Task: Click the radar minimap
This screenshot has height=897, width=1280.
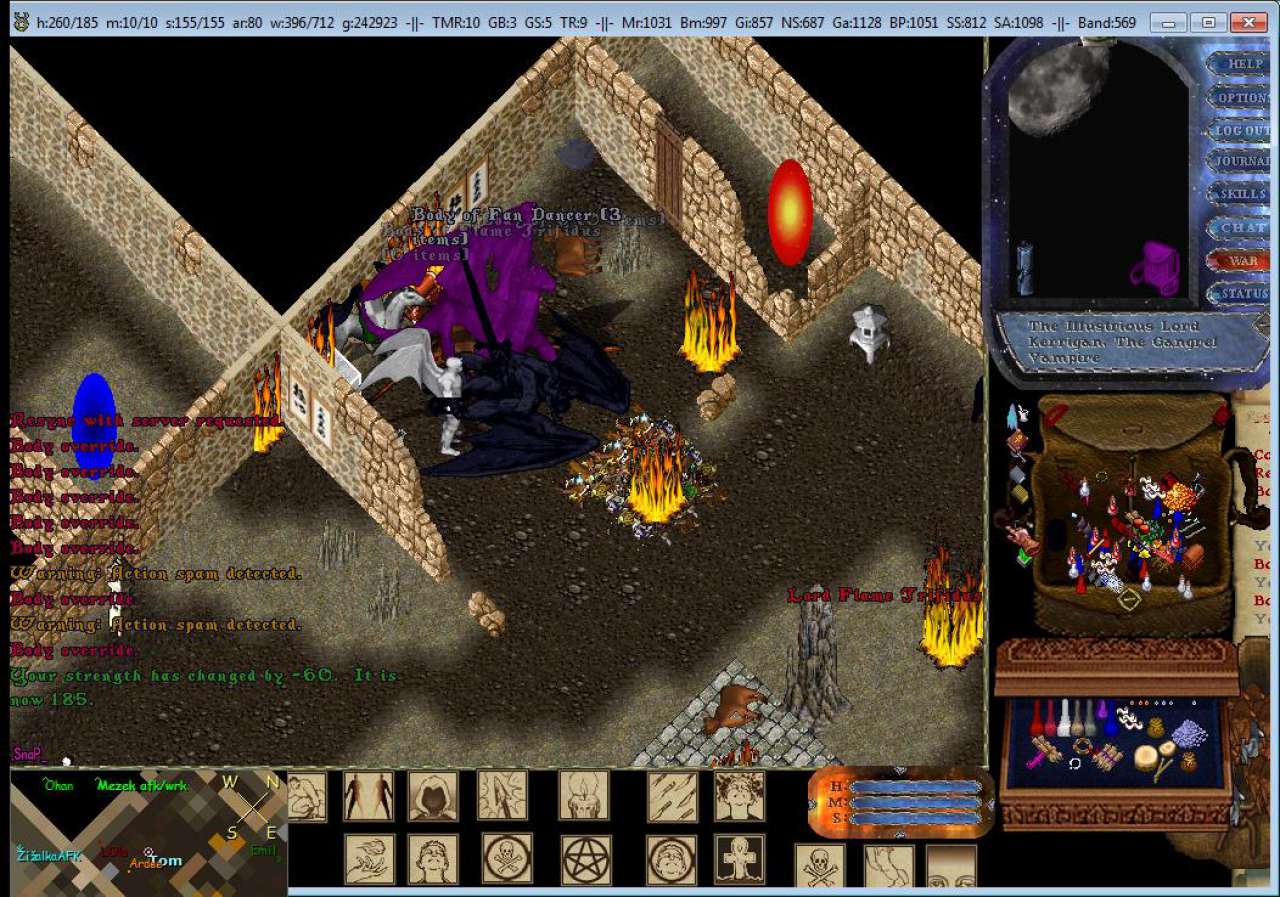Action: 148,832
